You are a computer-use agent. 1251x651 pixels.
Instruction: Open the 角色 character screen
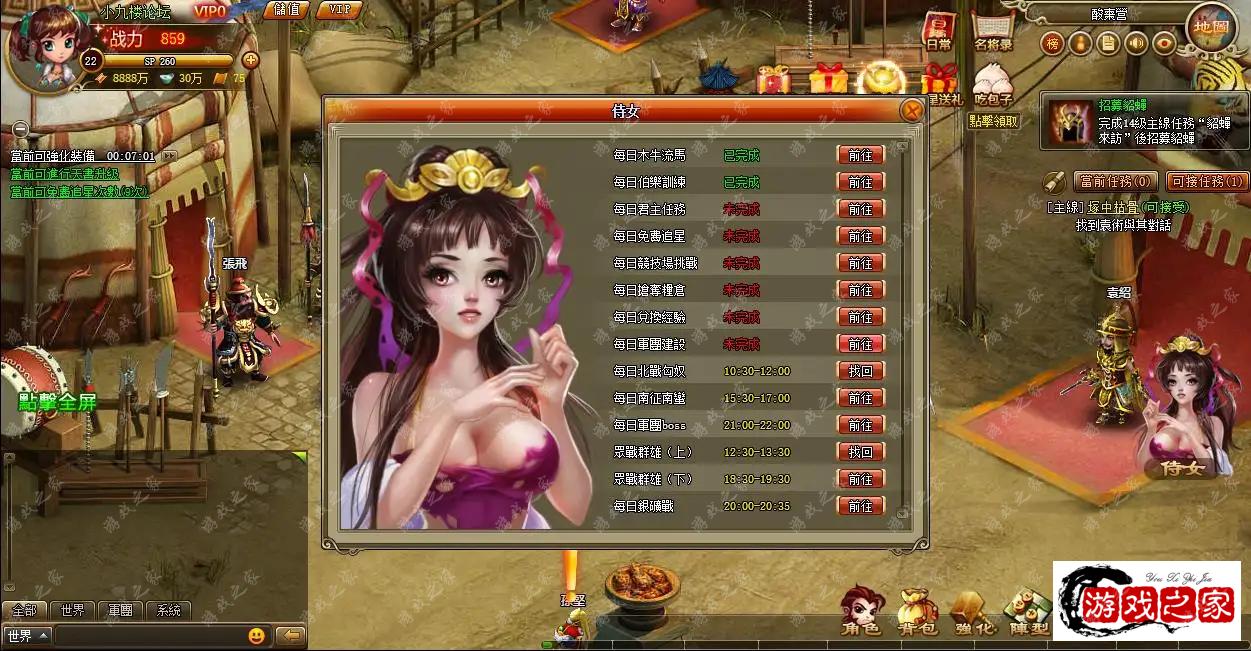pyautogui.click(x=862, y=612)
